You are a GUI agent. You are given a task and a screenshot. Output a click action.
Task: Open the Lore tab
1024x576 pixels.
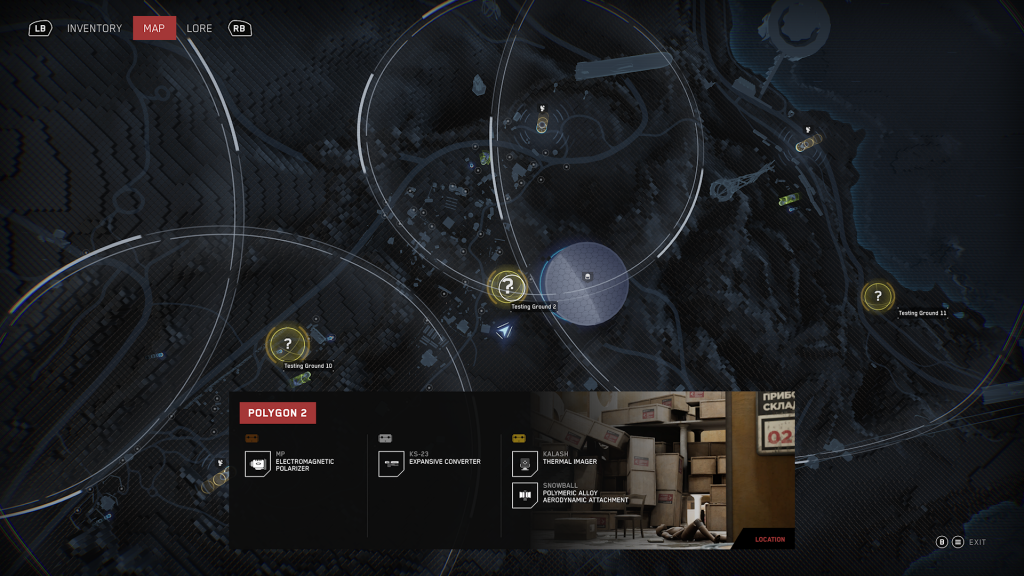click(199, 28)
